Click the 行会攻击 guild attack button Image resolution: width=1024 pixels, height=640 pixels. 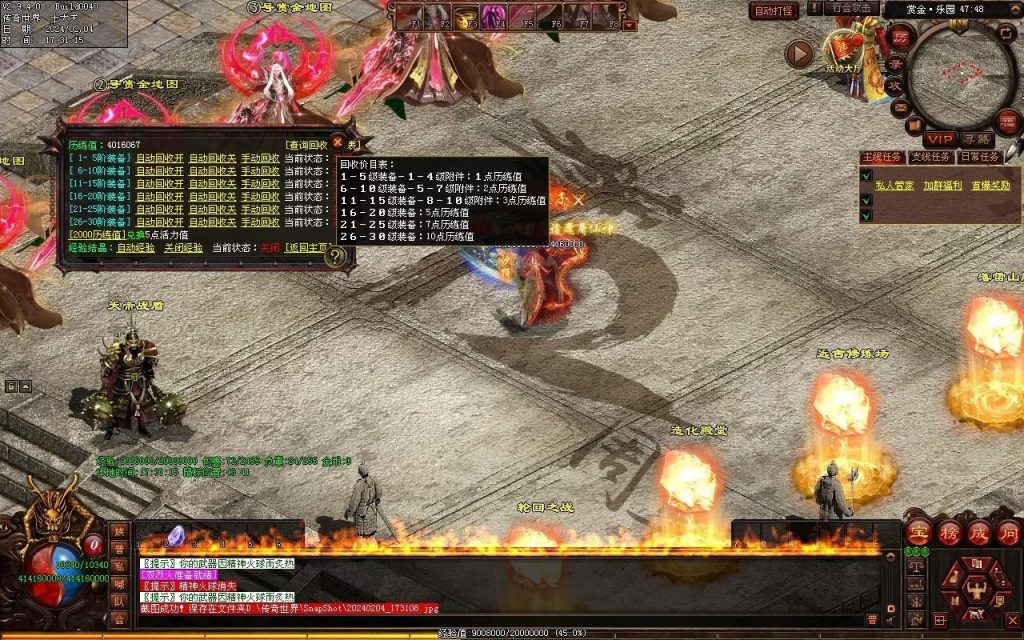click(x=852, y=8)
